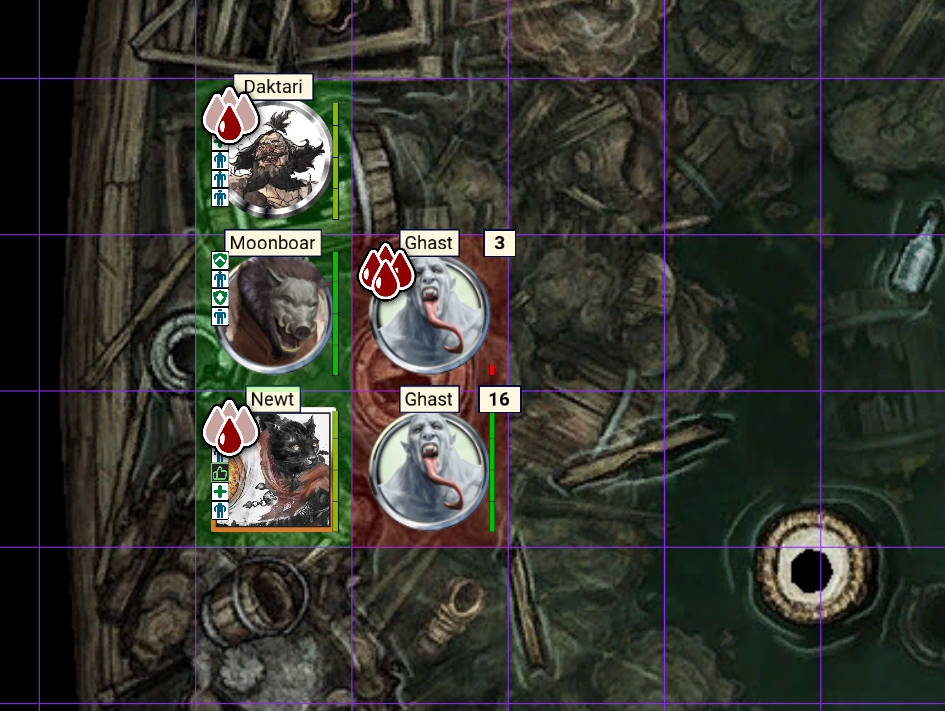Viewport: 945px width, 711px height.
Task: Target the Ghast token labeled 16
Action: [x=430, y=468]
